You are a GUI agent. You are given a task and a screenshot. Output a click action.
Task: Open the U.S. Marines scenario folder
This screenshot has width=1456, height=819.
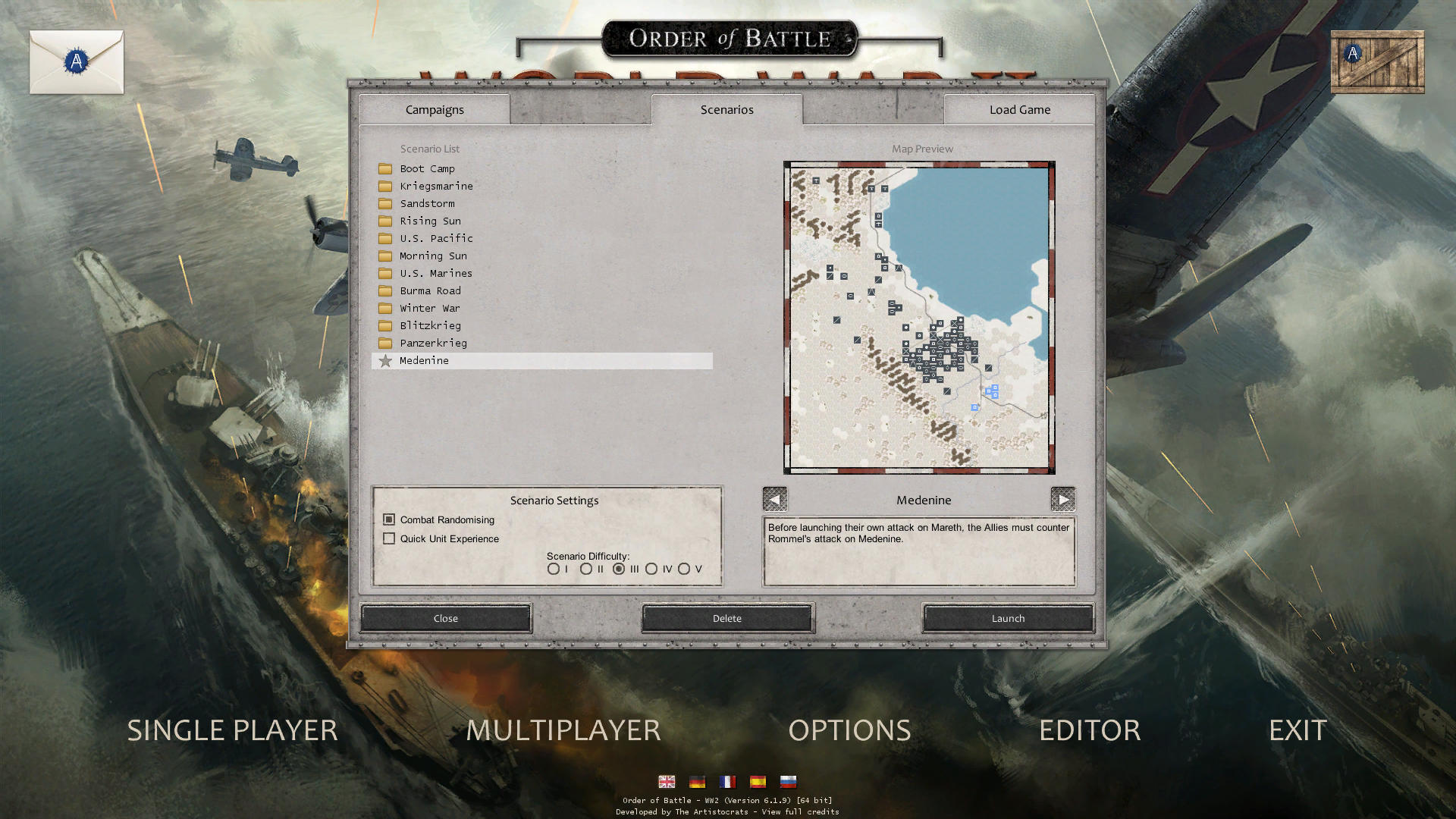pos(436,273)
